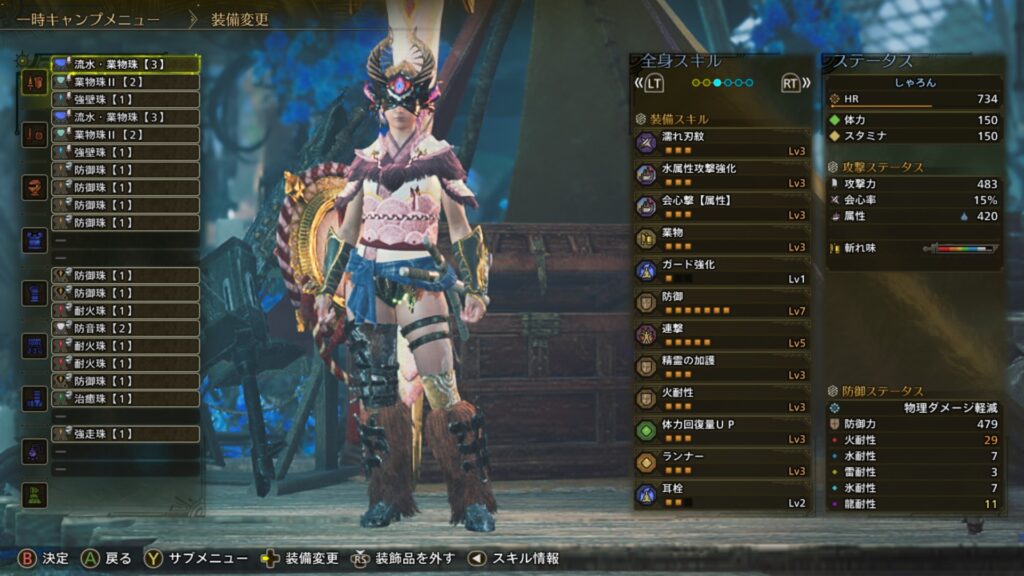Choose the ガード強化 skill row
Image resolution: width=1024 pixels, height=576 pixels.
pyautogui.click(x=721, y=271)
